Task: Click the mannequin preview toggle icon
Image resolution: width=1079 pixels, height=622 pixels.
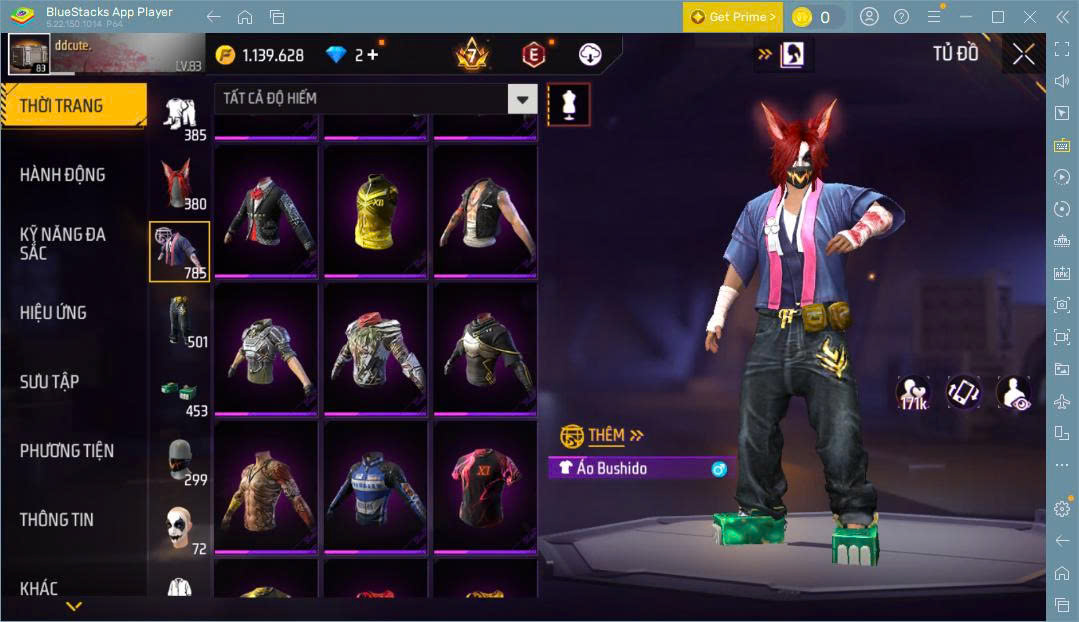Action: 569,104
